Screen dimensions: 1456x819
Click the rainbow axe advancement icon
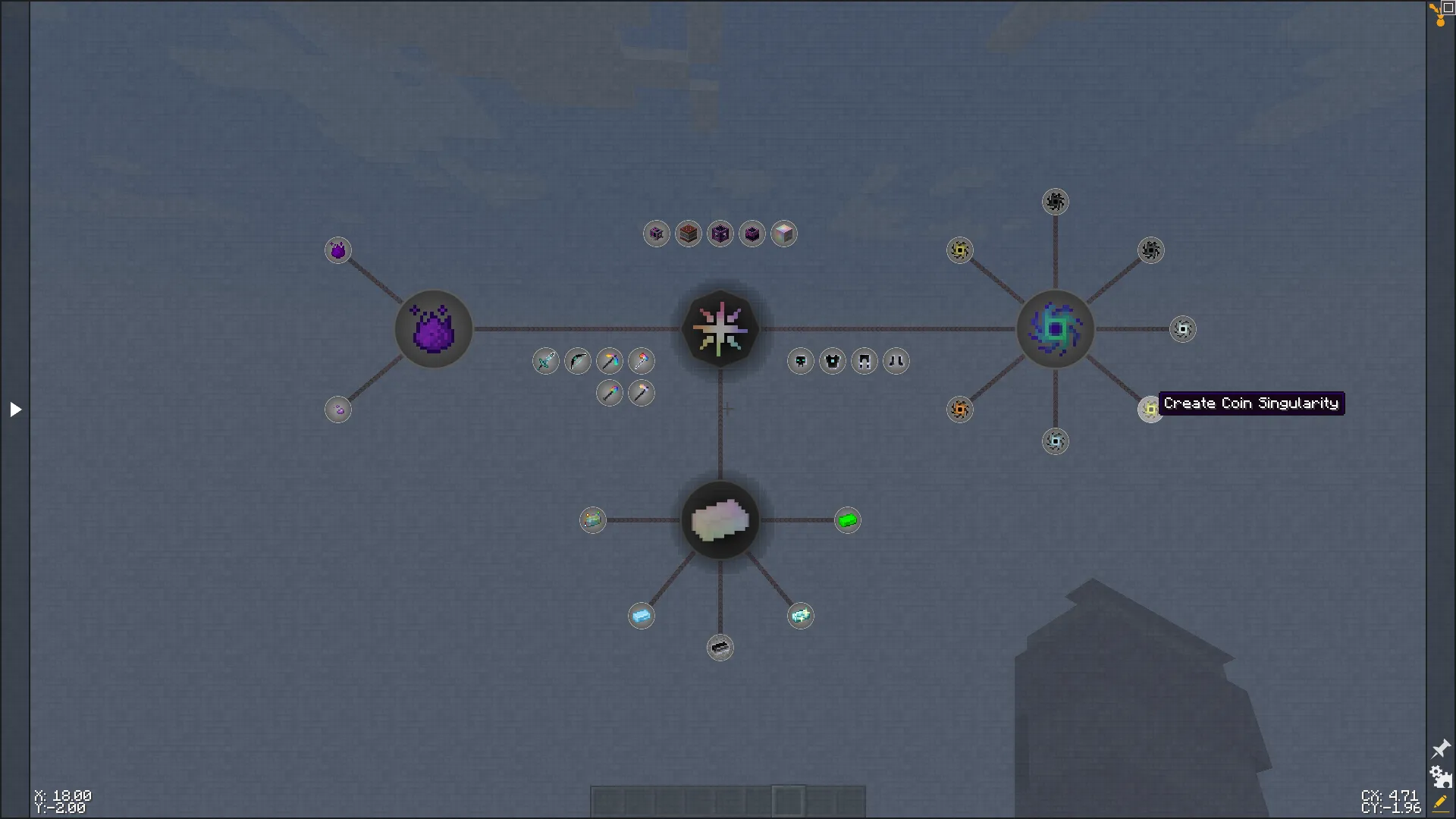click(642, 362)
